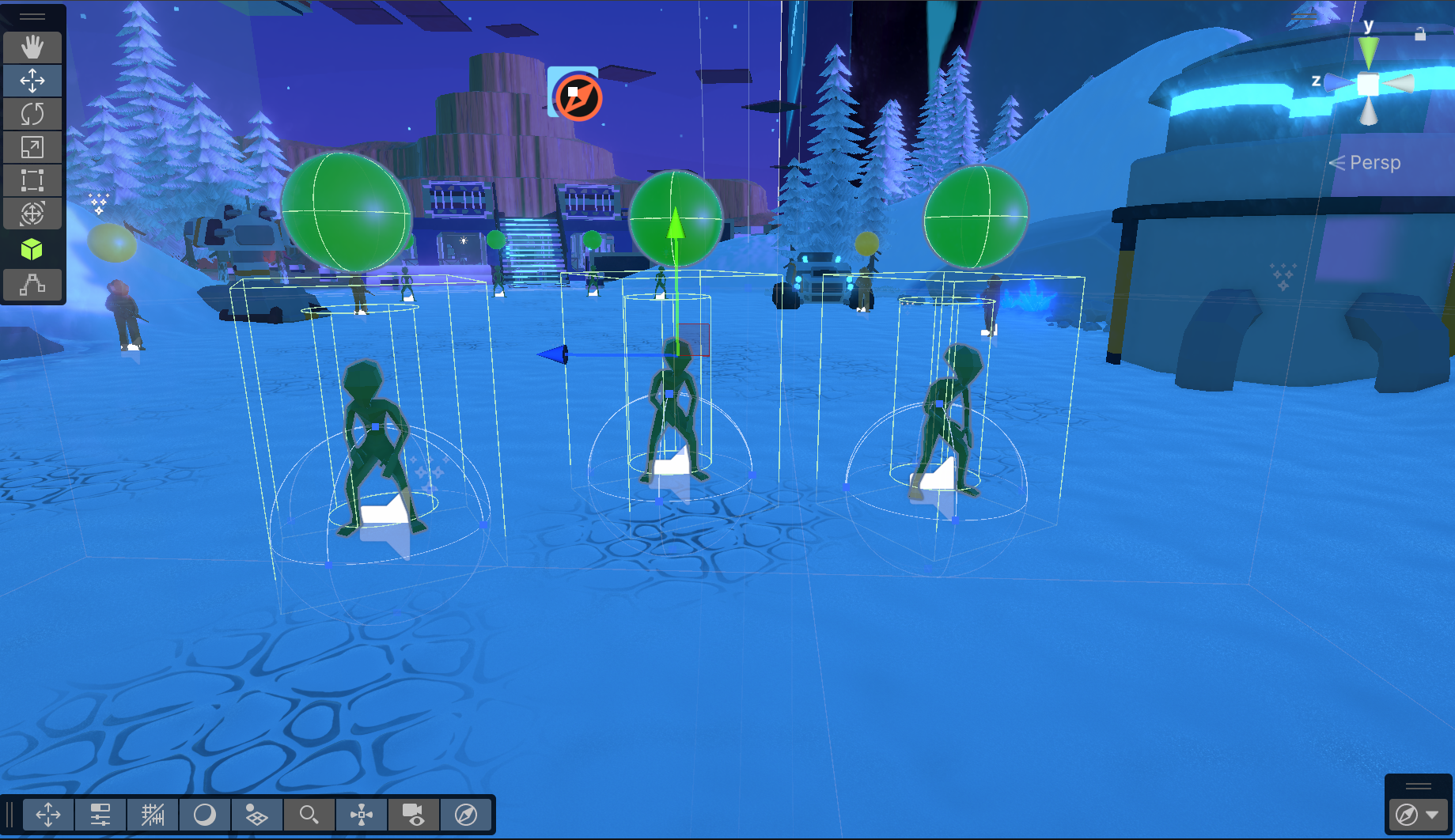The width and height of the screenshot is (1455, 840).
Task: Toggle the scene rotation lock icon
Action: point(1420,33)
